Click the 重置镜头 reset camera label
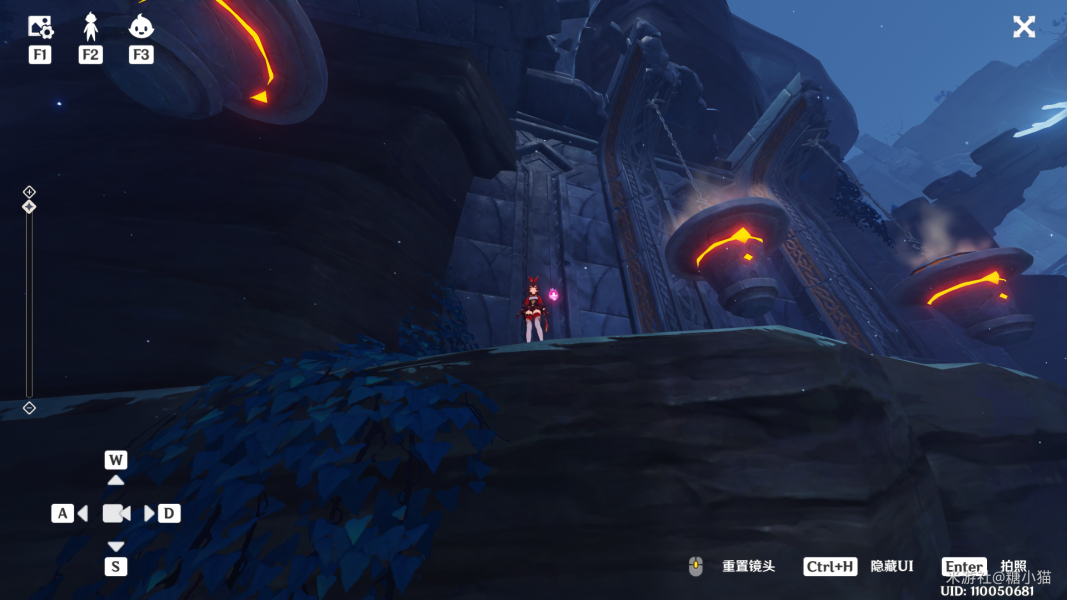This screenshot has width=1067, height=600. 748,567
